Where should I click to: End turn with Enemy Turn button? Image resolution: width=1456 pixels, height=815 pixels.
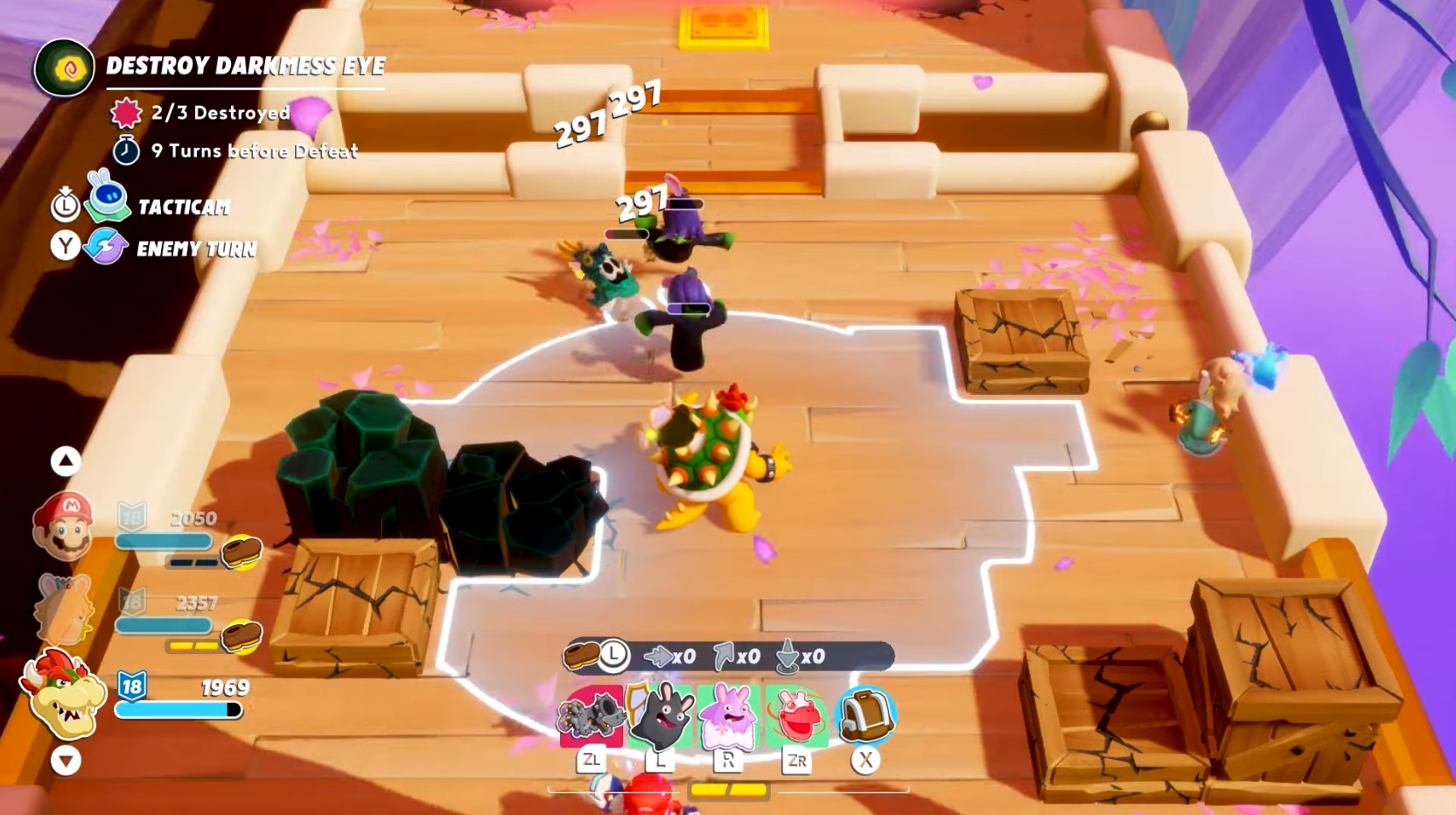click(x=195, y=249)
